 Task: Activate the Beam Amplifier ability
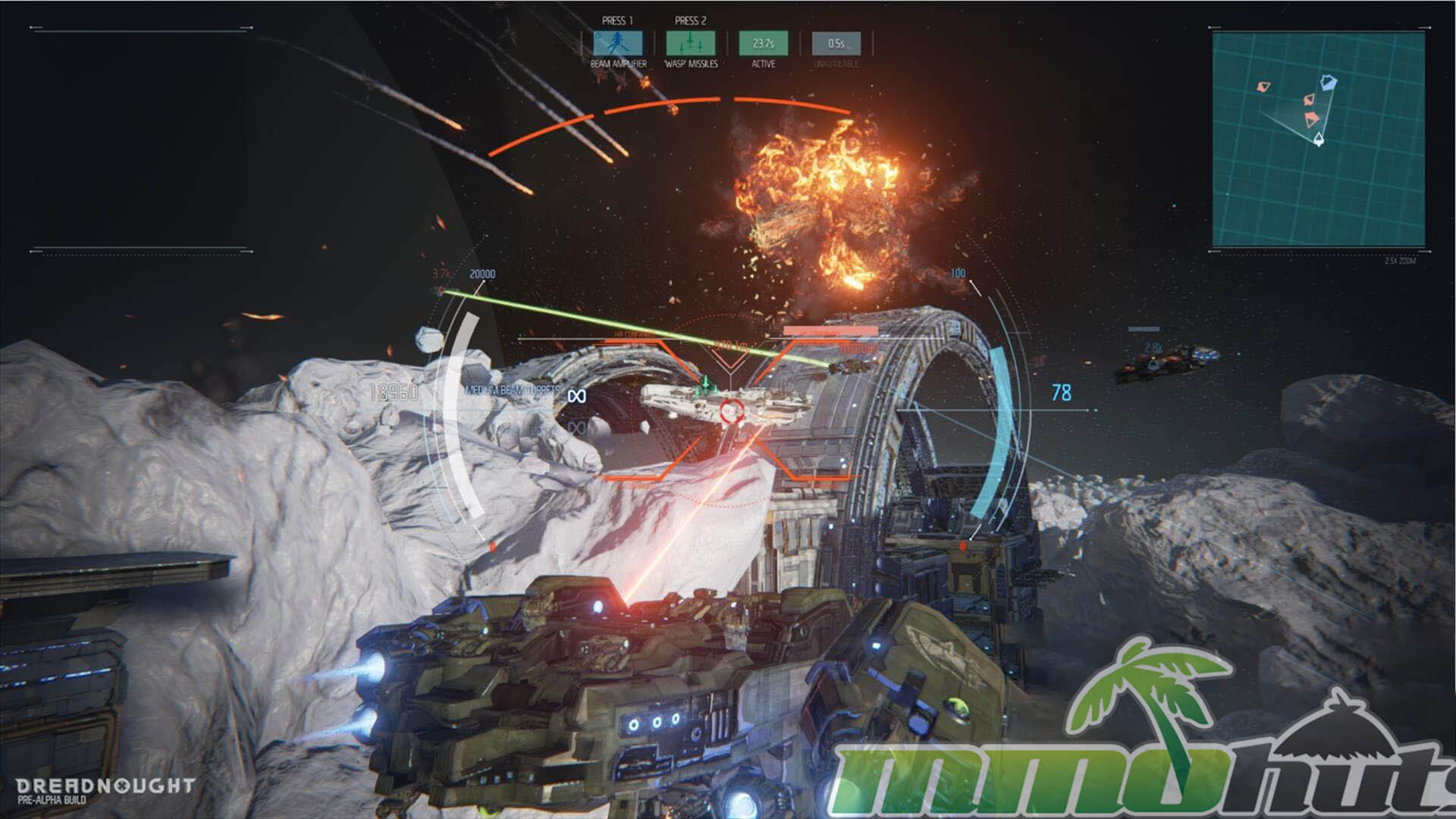618,43
